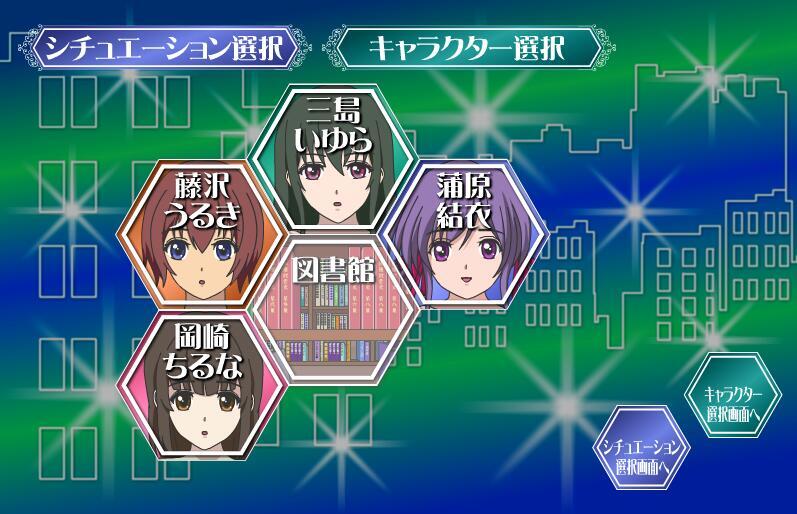Pick the 蒲原結衣 character tile
Image resolution: width=797 pixels, height=514 pixels.
coord(464,235)
